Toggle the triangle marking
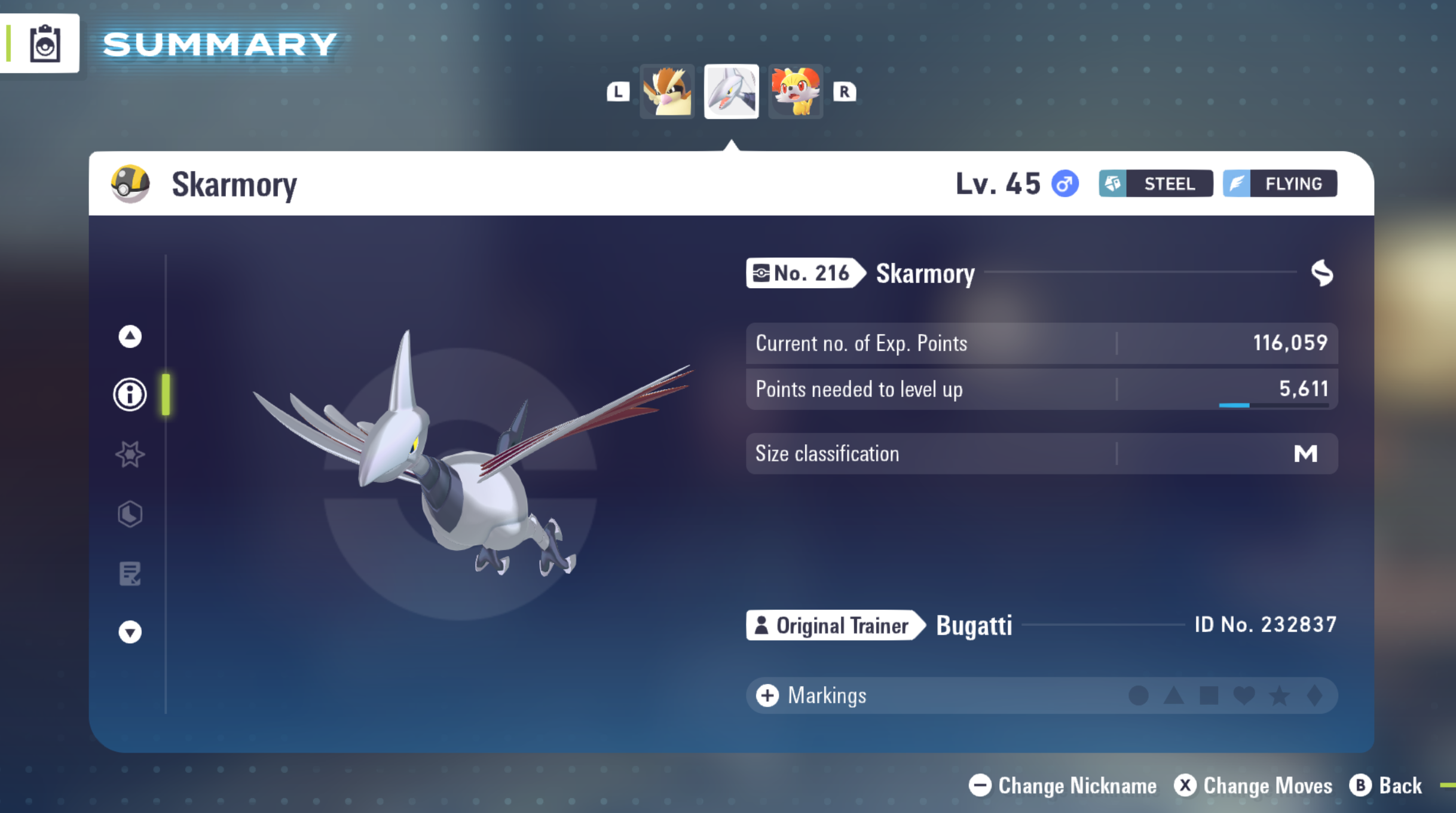The image size is (1456, 813). click(x=1173, y=695)
